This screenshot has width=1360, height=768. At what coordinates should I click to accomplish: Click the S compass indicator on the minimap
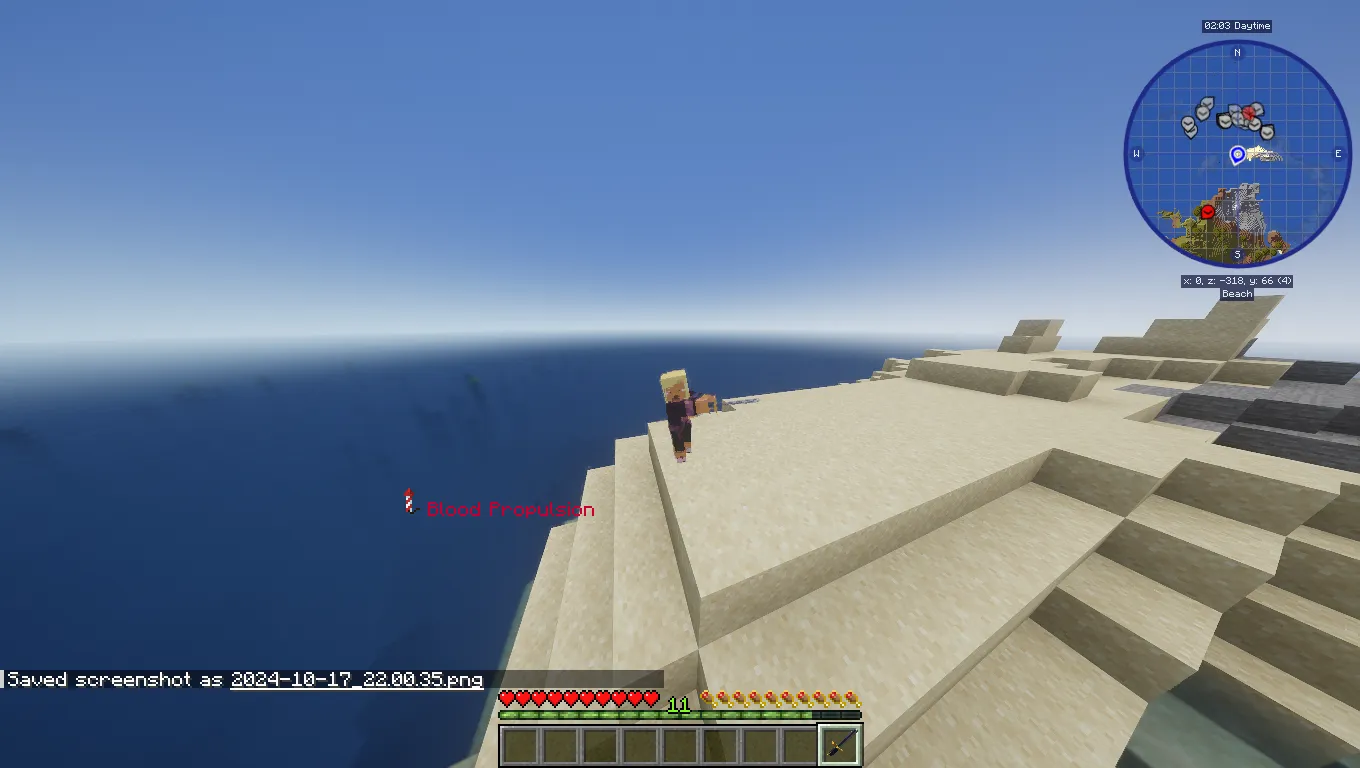click(x=1237, y=254)
